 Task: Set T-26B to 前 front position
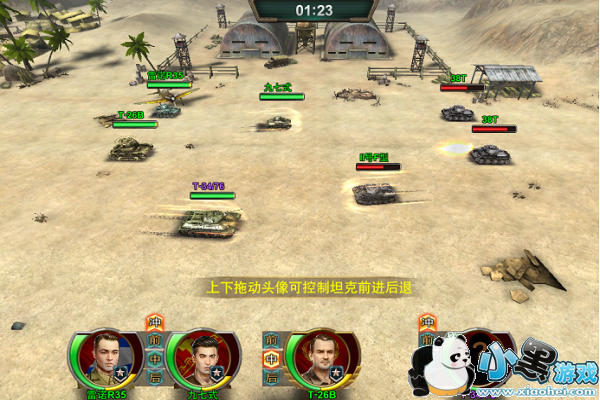point(271,341)
